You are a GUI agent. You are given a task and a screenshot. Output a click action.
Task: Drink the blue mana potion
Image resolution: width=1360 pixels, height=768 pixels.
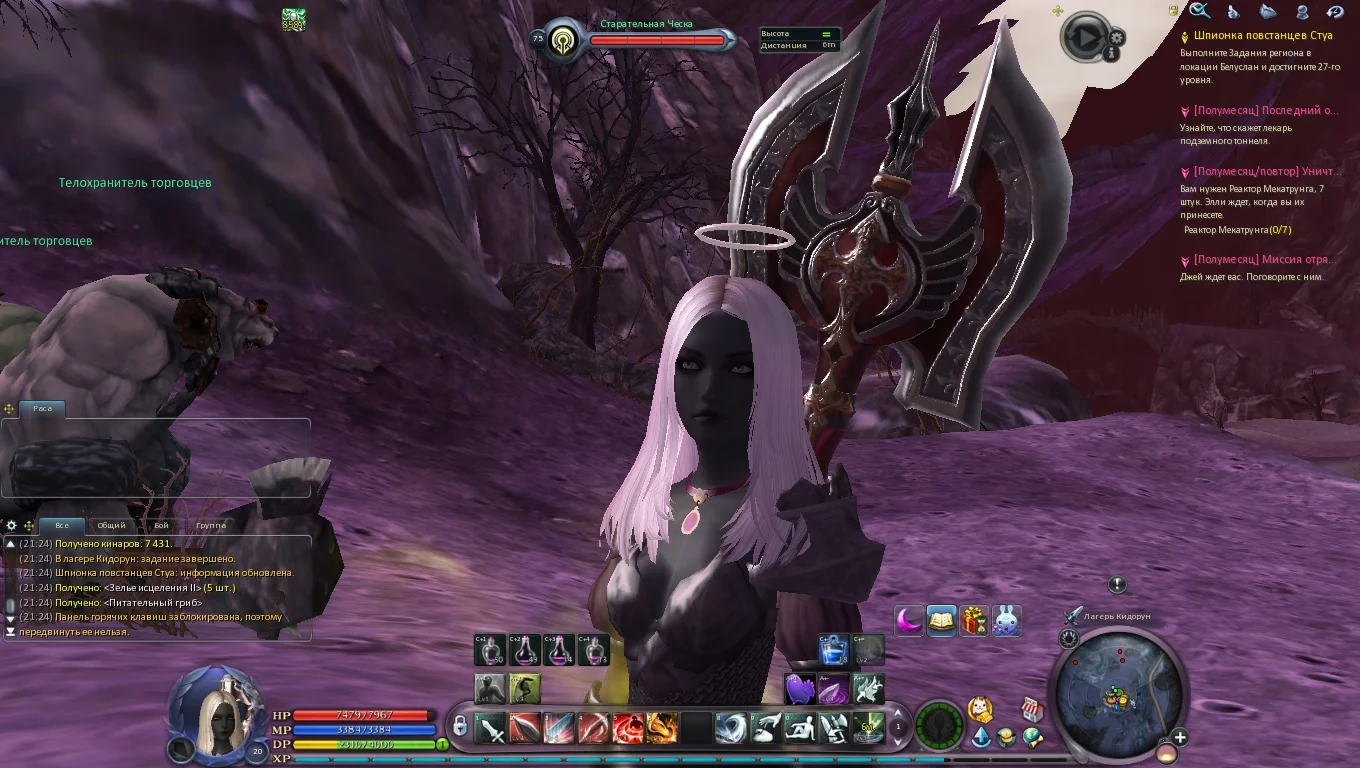(834, 650)
